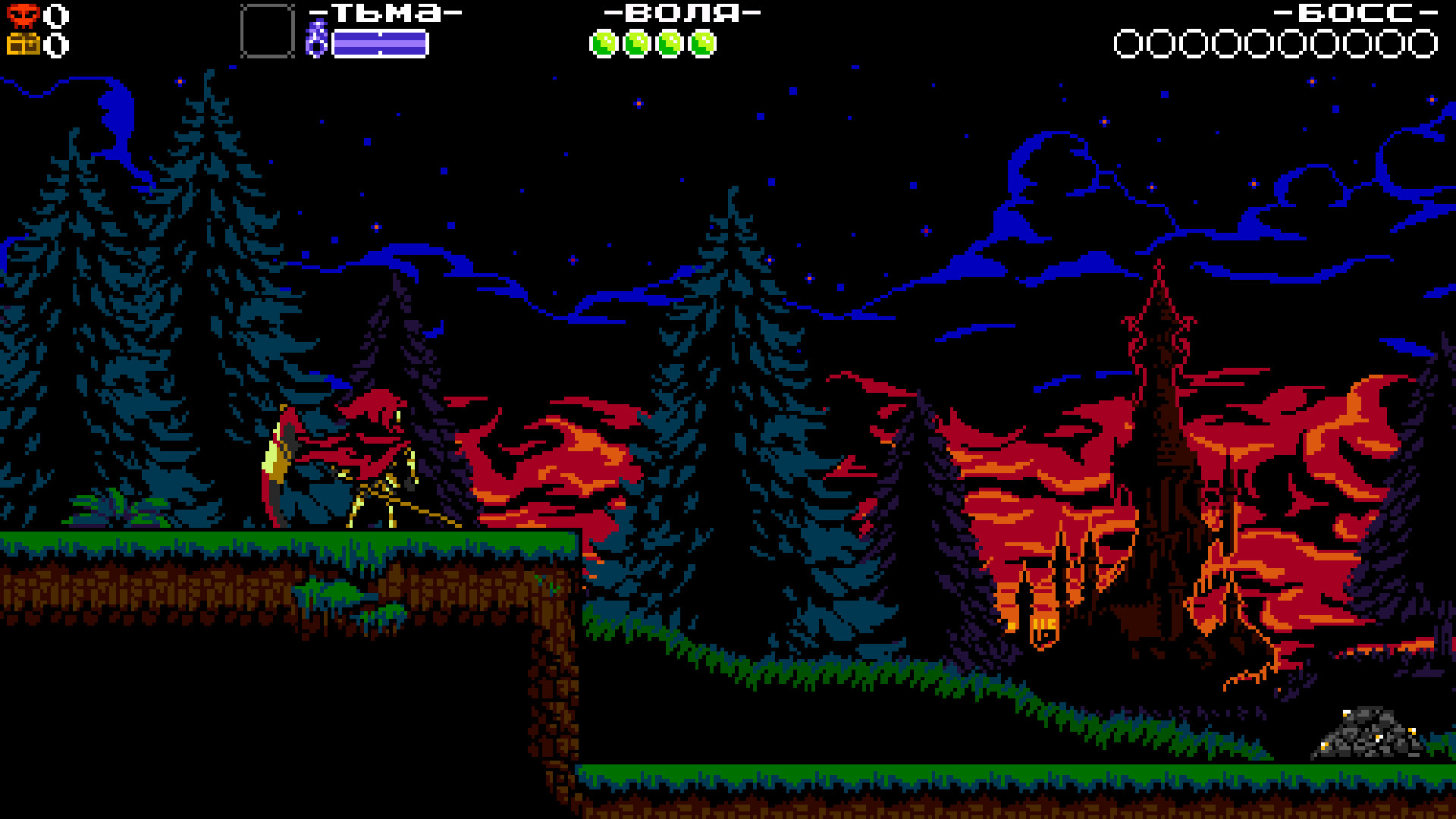Image resolution: width=1456 pixels, height=819 pixels.
Task: Click the gold treasure chest icon
Action: point(25,45)
